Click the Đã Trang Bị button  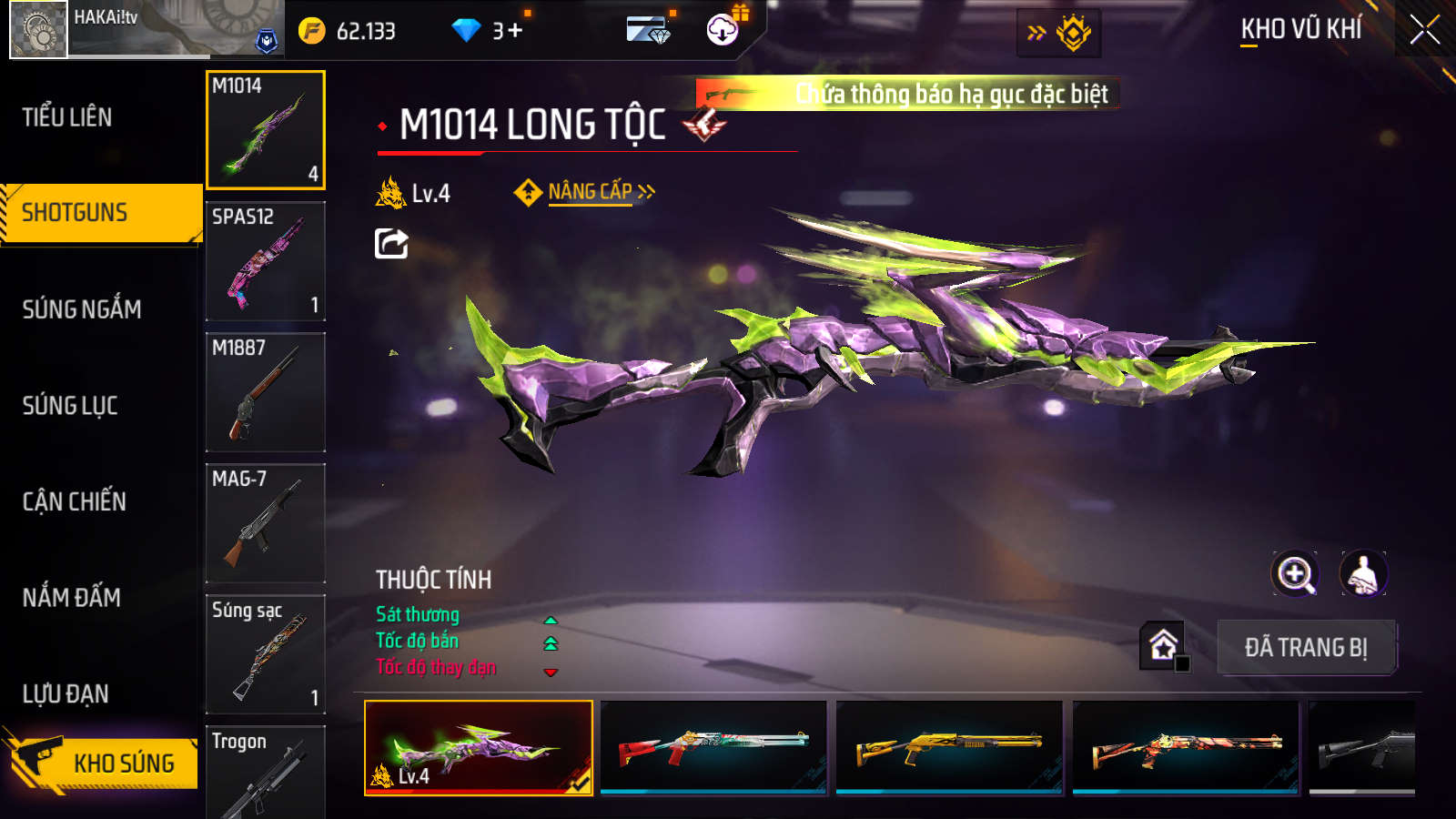click(x=1306, y=648)
